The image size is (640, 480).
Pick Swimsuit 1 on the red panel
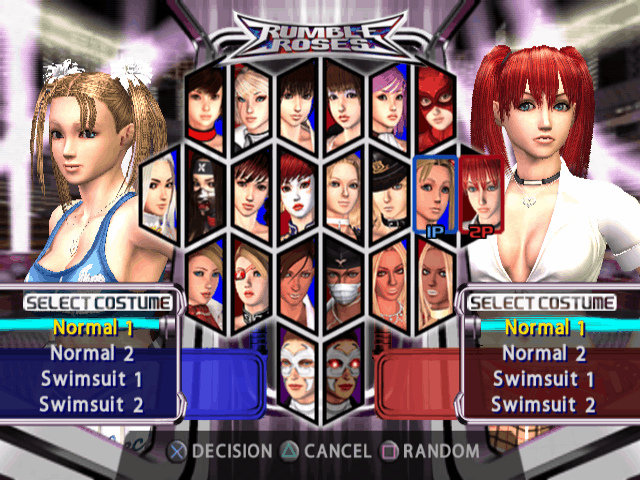click(x=545, y=378)
